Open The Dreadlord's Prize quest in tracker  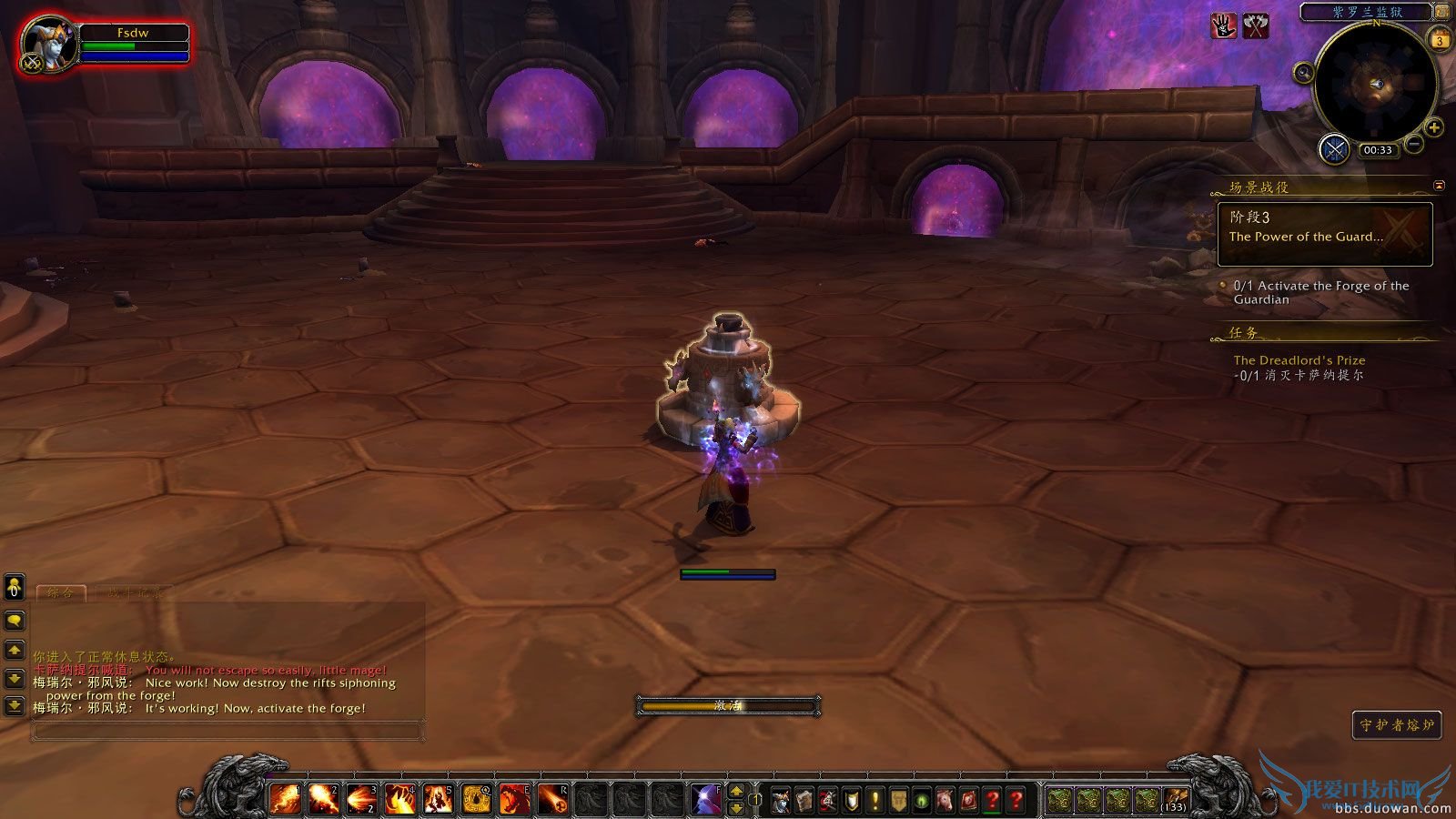[1299, 359]
